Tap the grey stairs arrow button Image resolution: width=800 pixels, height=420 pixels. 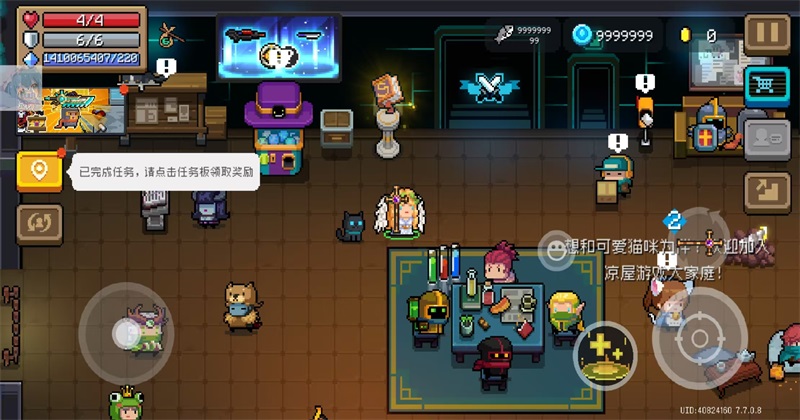(767, 190)
